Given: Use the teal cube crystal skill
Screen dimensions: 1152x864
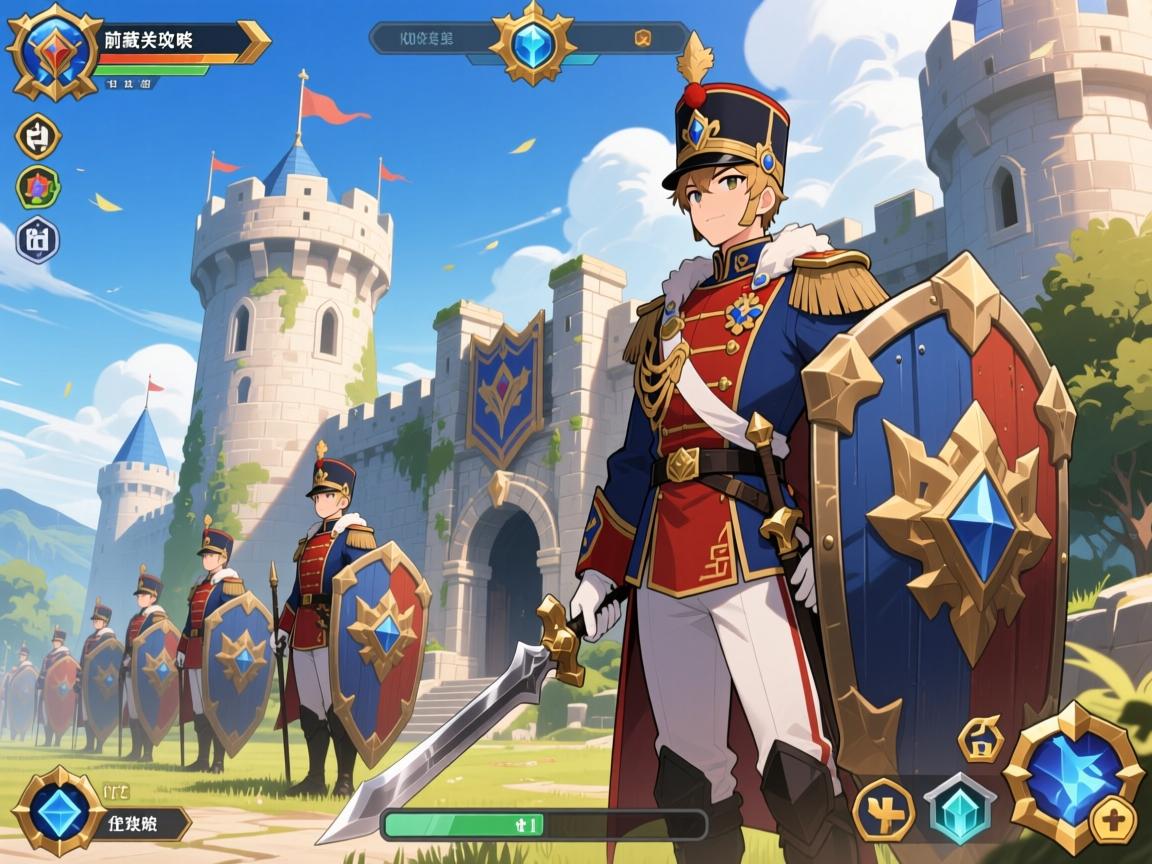Looking at the screenshot, I should 958,808.
